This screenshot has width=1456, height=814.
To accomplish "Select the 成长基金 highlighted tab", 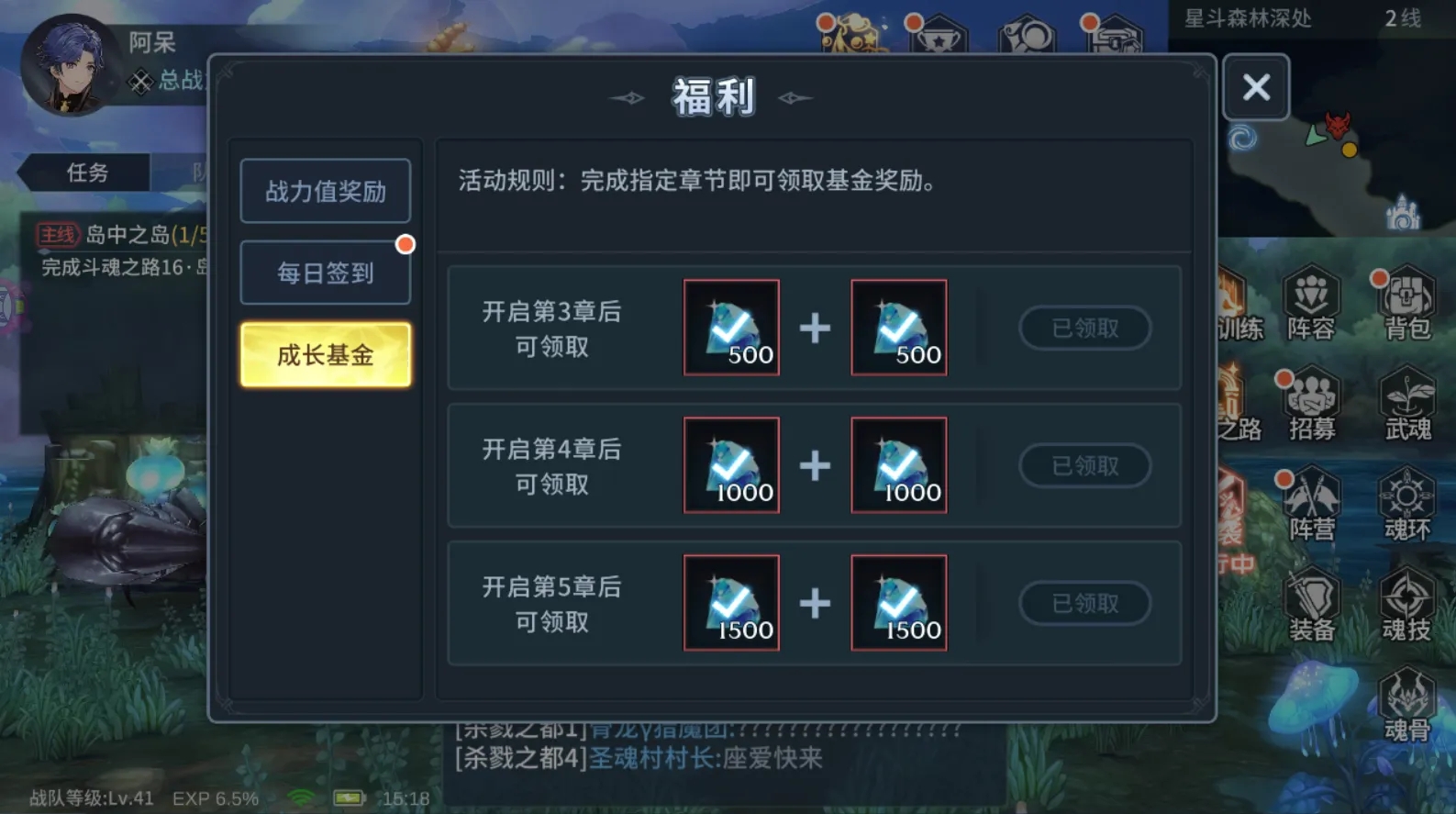I will pyautogui.click(x=326, y=355).
